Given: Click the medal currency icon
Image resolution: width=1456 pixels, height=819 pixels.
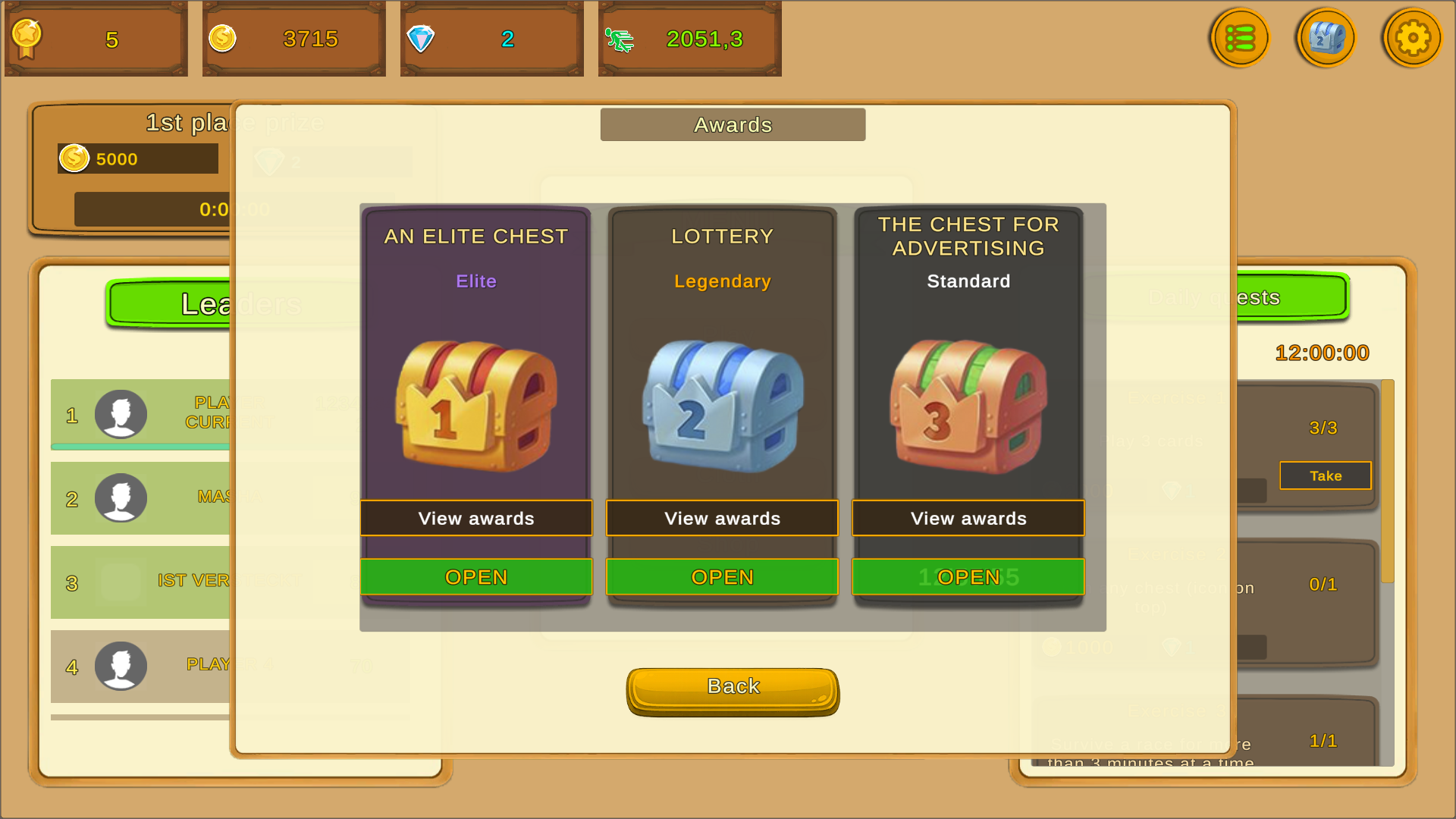Looking at the screenshot, I should [27, 37].
